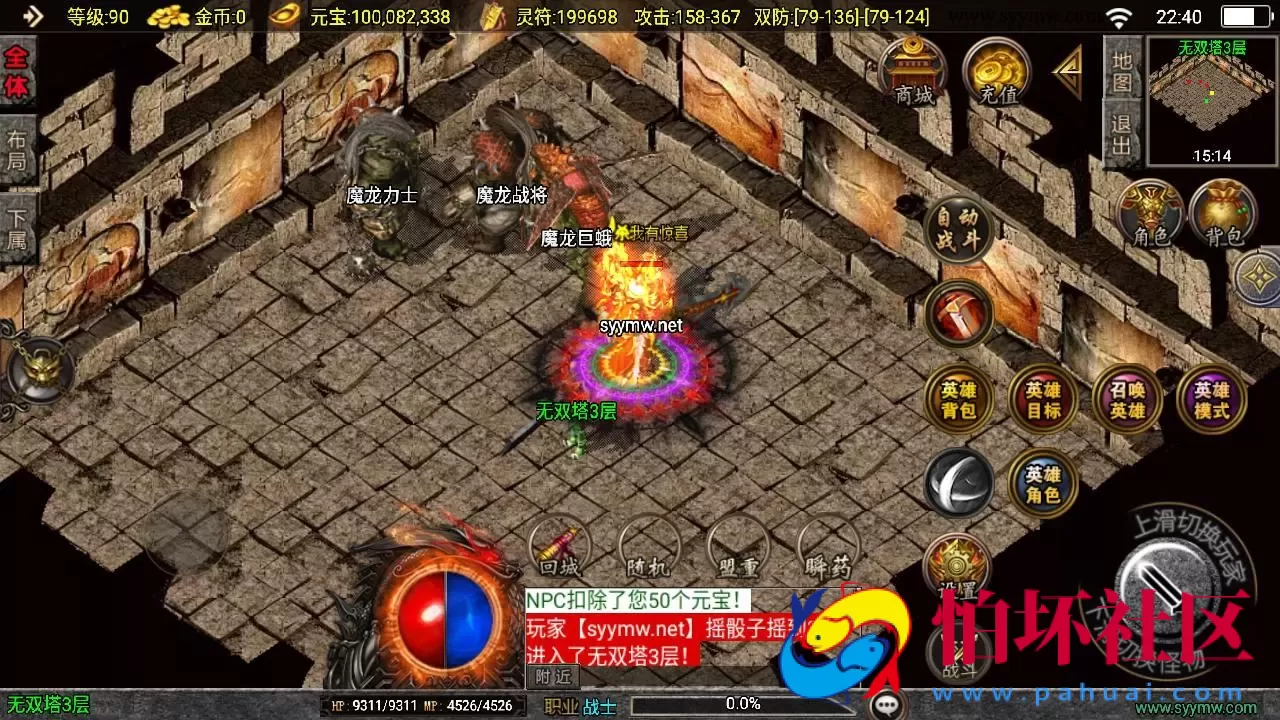The image size is (1280, 720).
Task: Tap the white crescent skill icon
Action: (x=959, y=485)
